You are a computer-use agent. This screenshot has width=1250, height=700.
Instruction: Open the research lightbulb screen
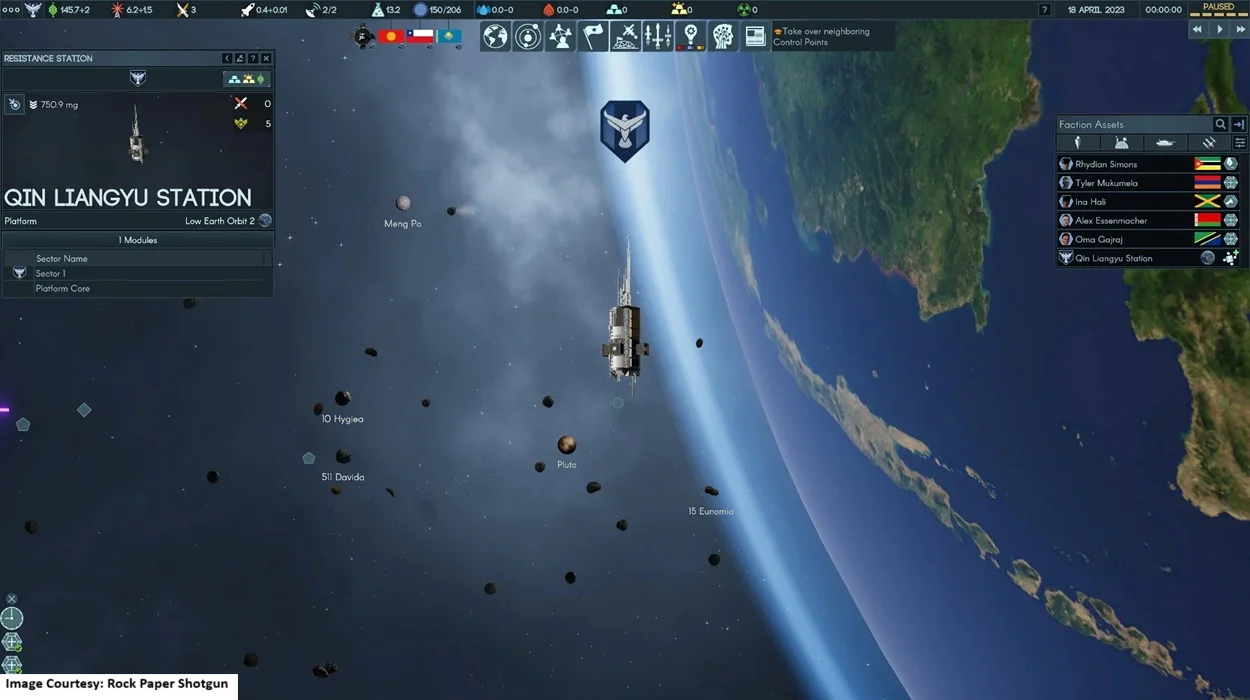click(690, 37)
